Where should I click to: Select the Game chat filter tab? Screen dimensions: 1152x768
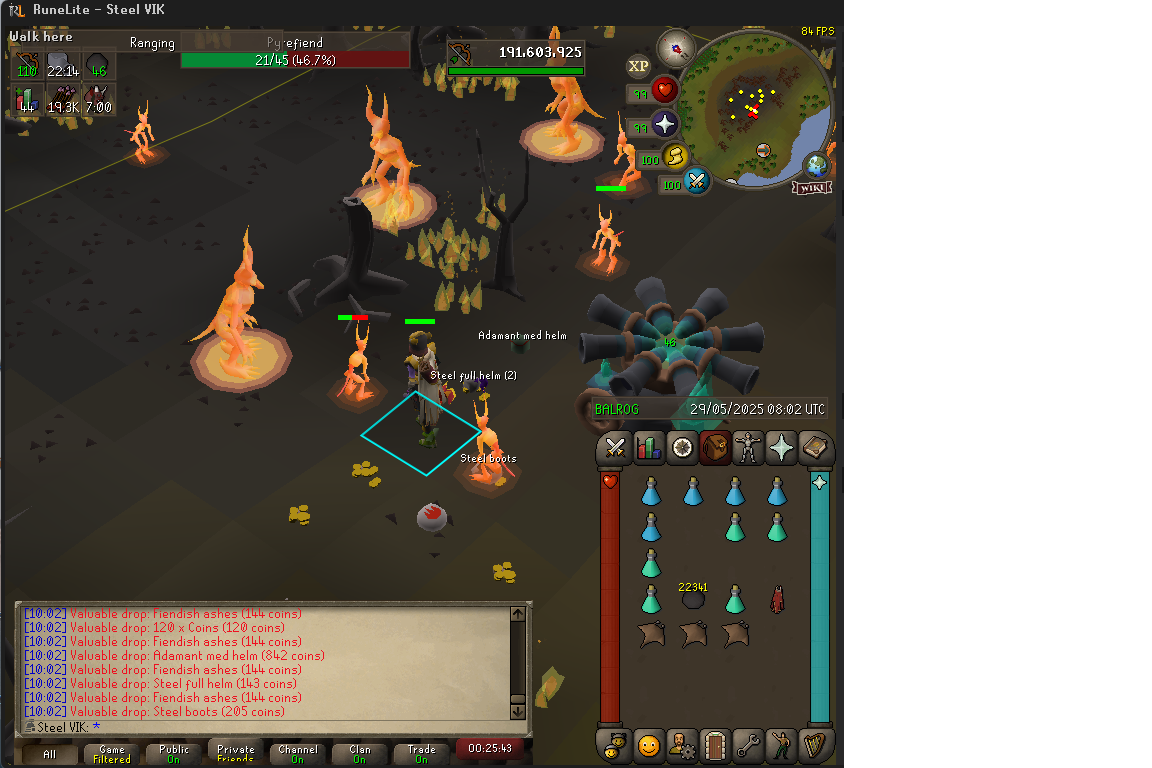click(112, 754)
